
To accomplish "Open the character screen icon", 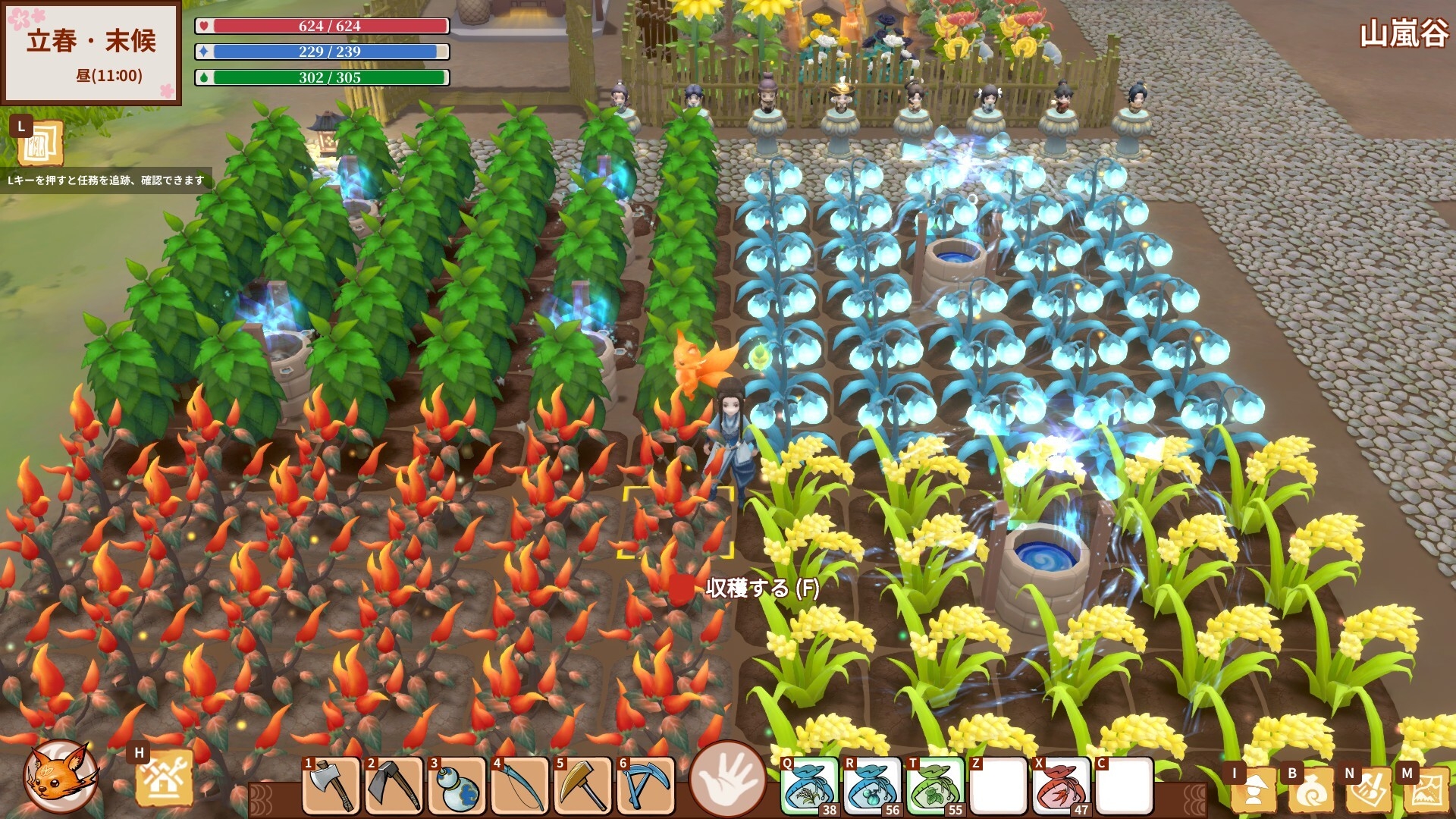I will tap(1254, 790).
